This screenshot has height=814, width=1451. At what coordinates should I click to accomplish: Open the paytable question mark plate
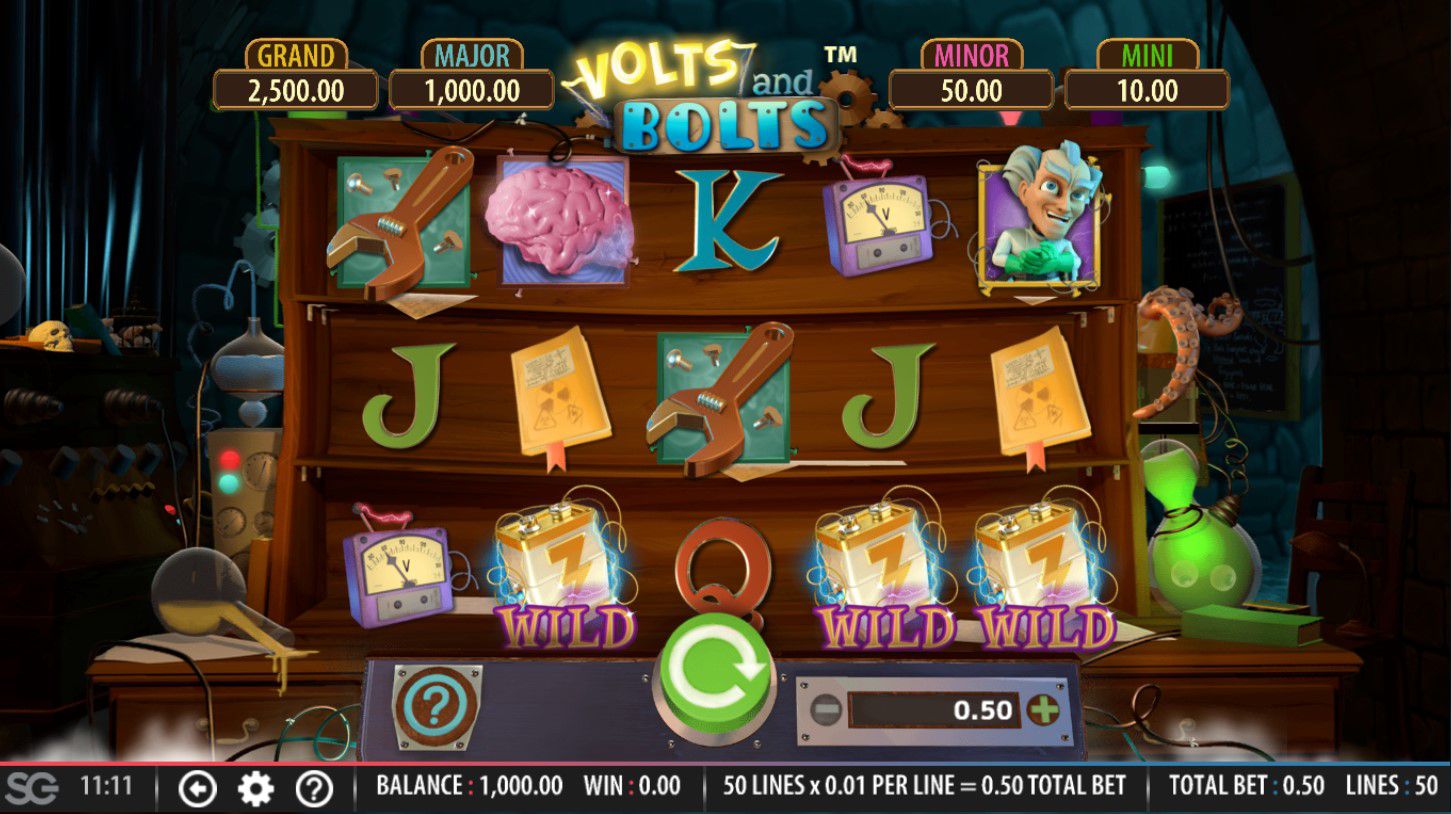click(x=436, y=706)
